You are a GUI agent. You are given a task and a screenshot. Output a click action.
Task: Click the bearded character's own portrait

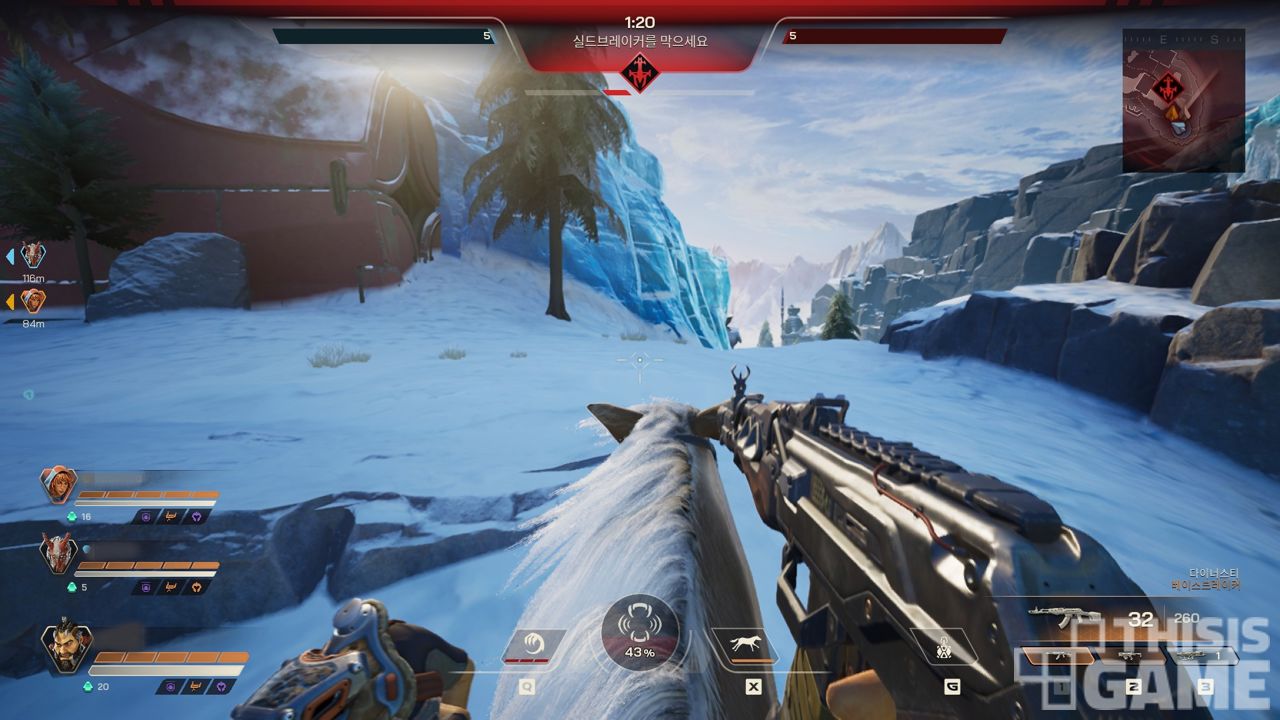(66, 648)
